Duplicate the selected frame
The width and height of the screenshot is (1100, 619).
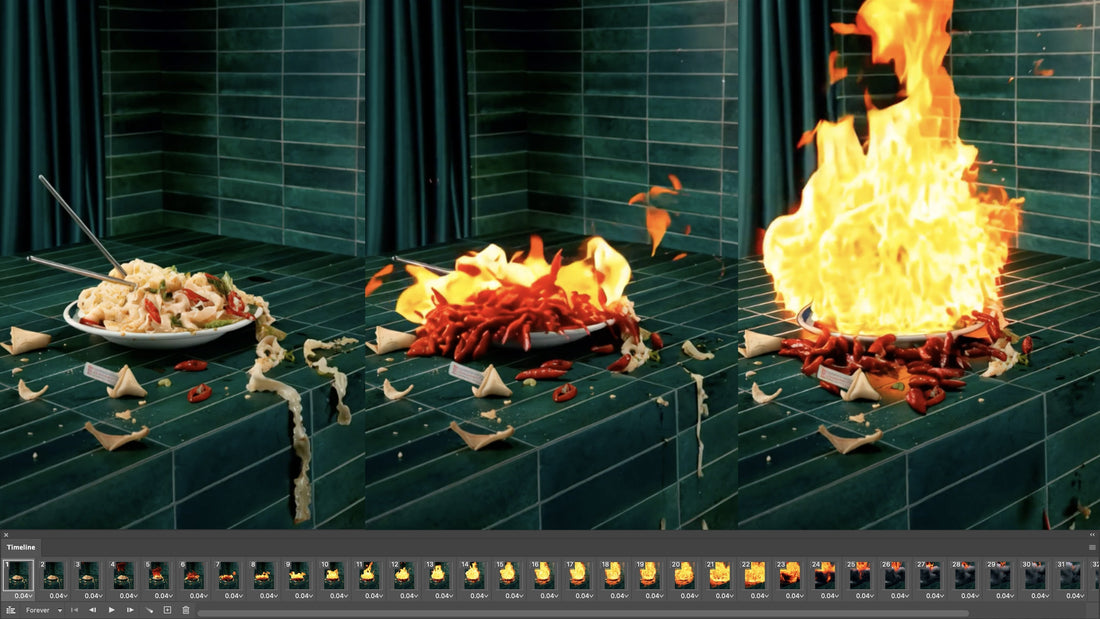tap(167, 610)
